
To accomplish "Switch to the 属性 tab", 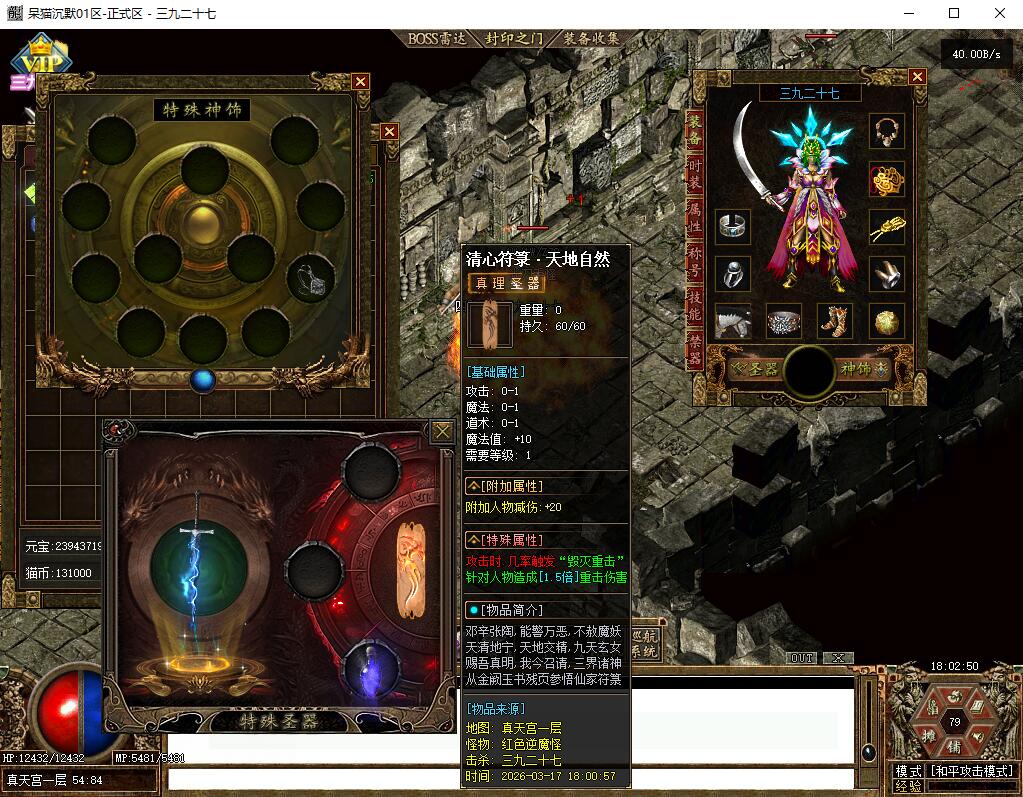I will pyautogui.click(x=695, y=217).
